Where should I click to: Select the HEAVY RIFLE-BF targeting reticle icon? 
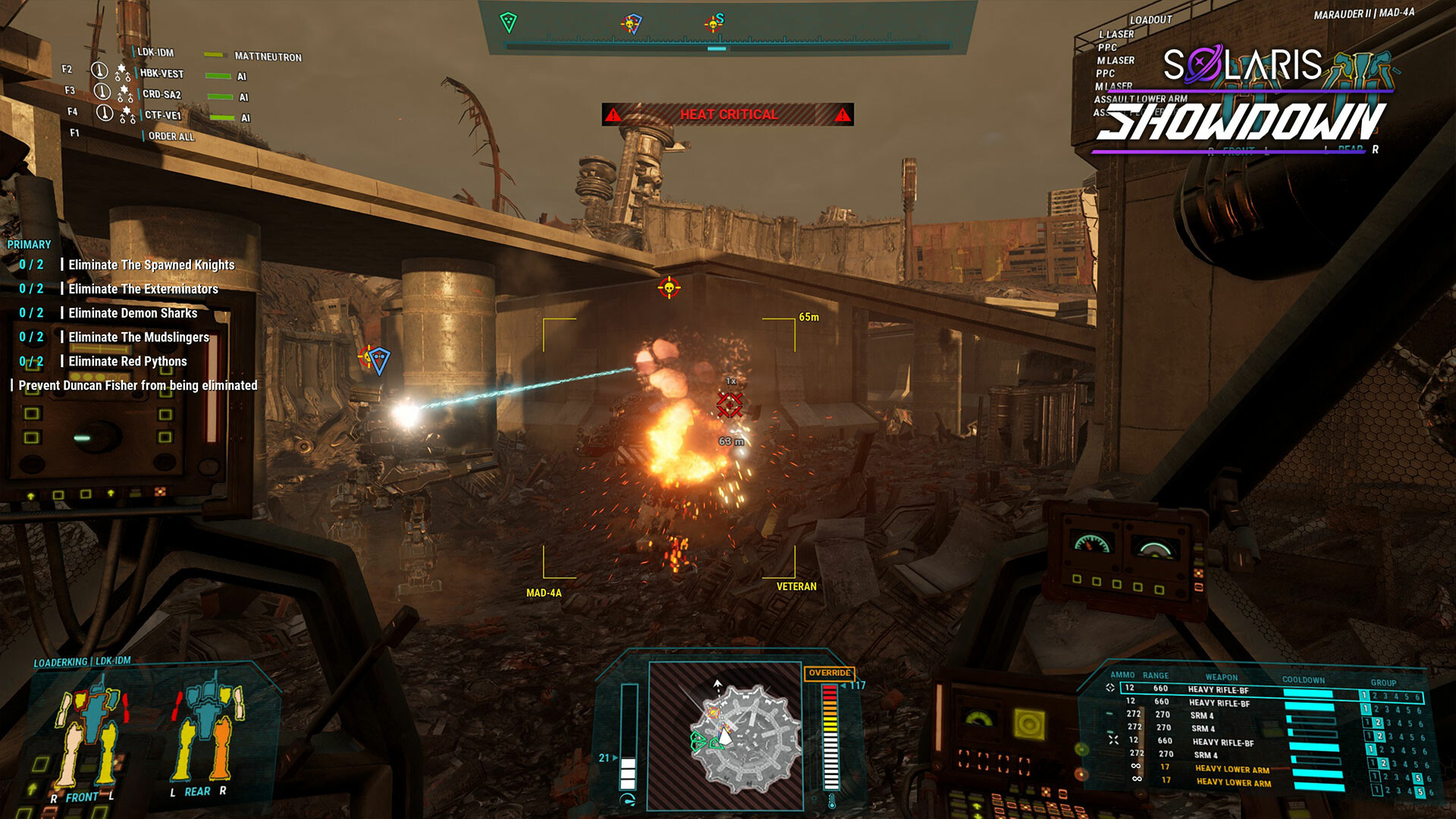click(1112, 688)
